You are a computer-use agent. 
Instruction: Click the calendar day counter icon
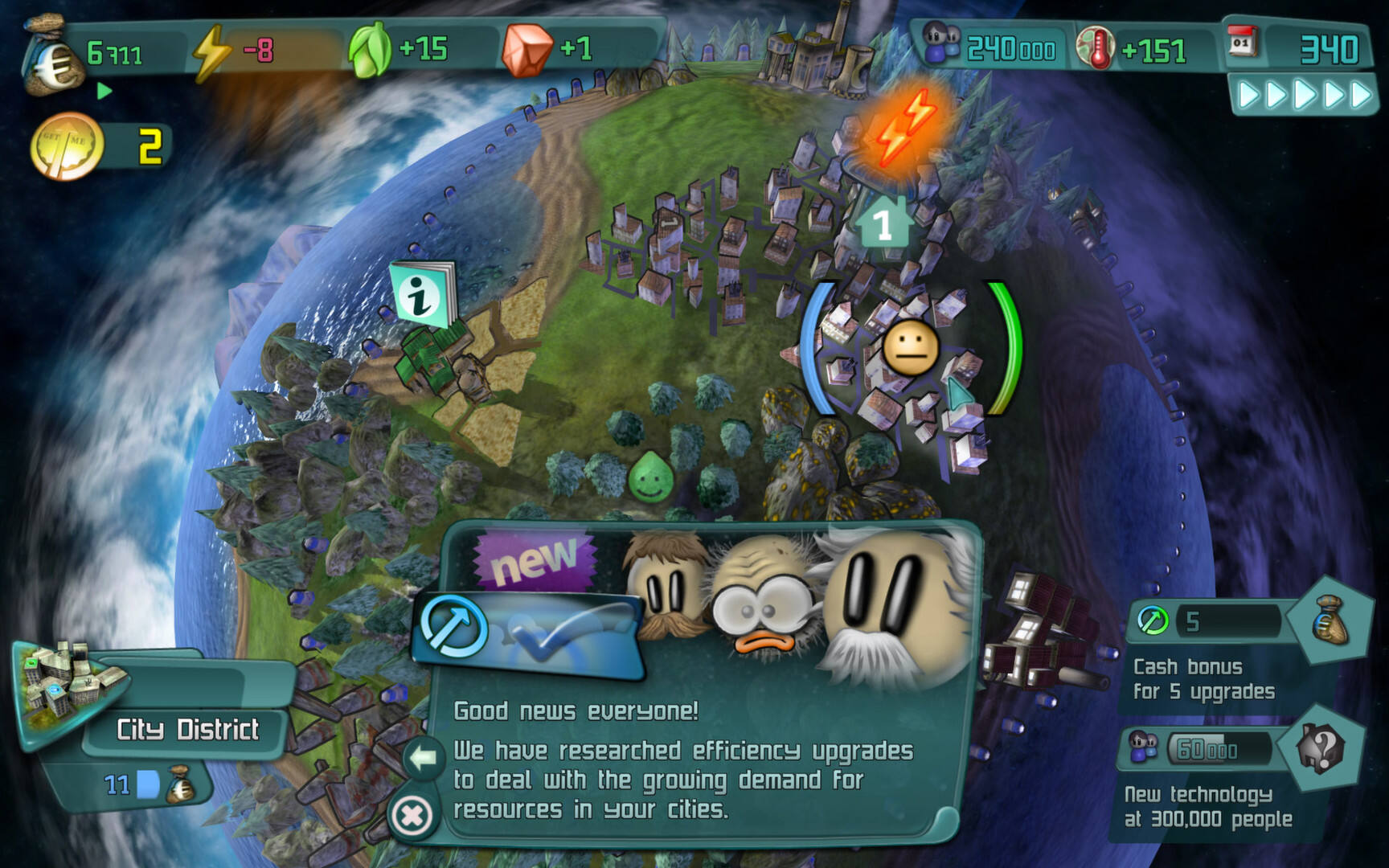click(1243, 43)
